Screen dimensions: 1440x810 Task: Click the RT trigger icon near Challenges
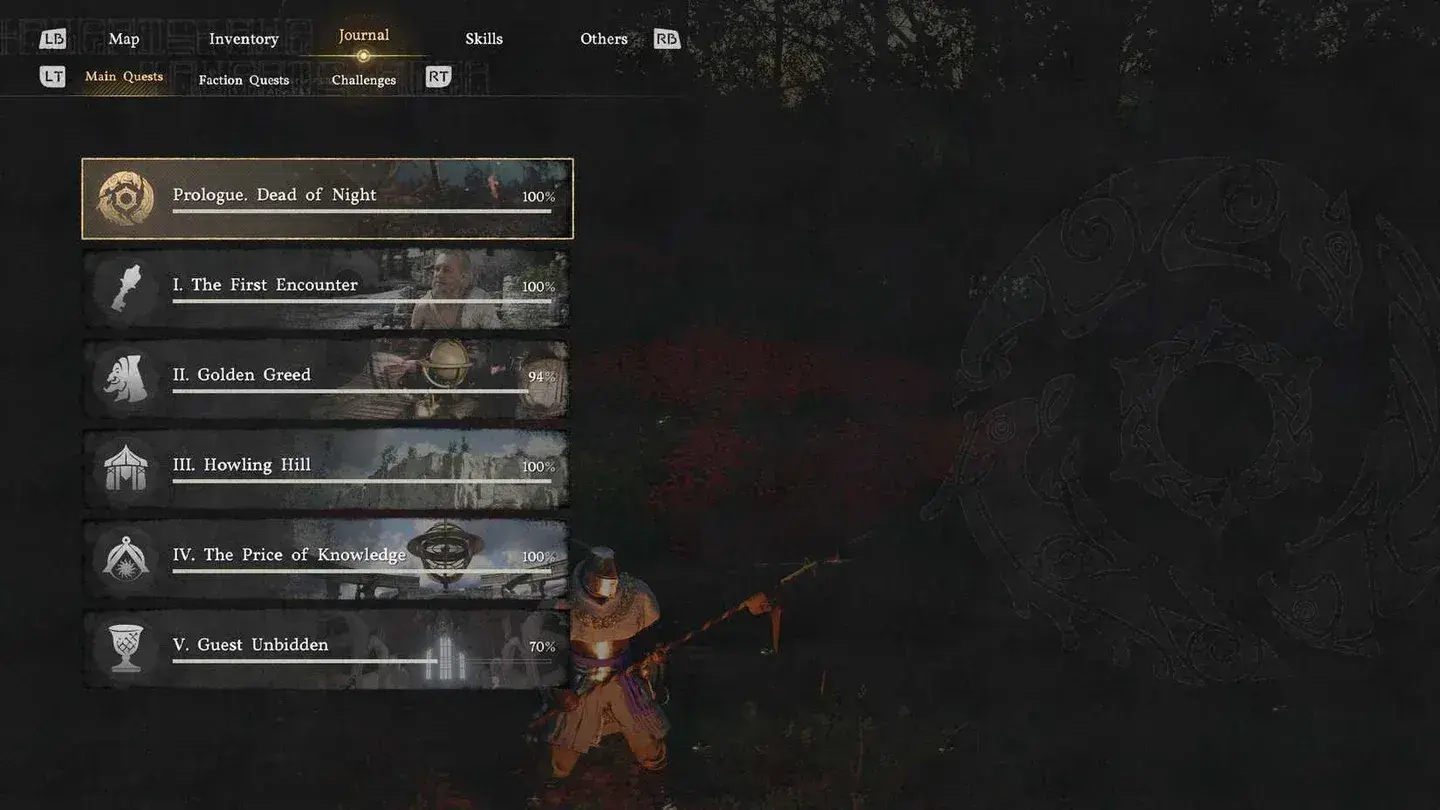point(437,75)
